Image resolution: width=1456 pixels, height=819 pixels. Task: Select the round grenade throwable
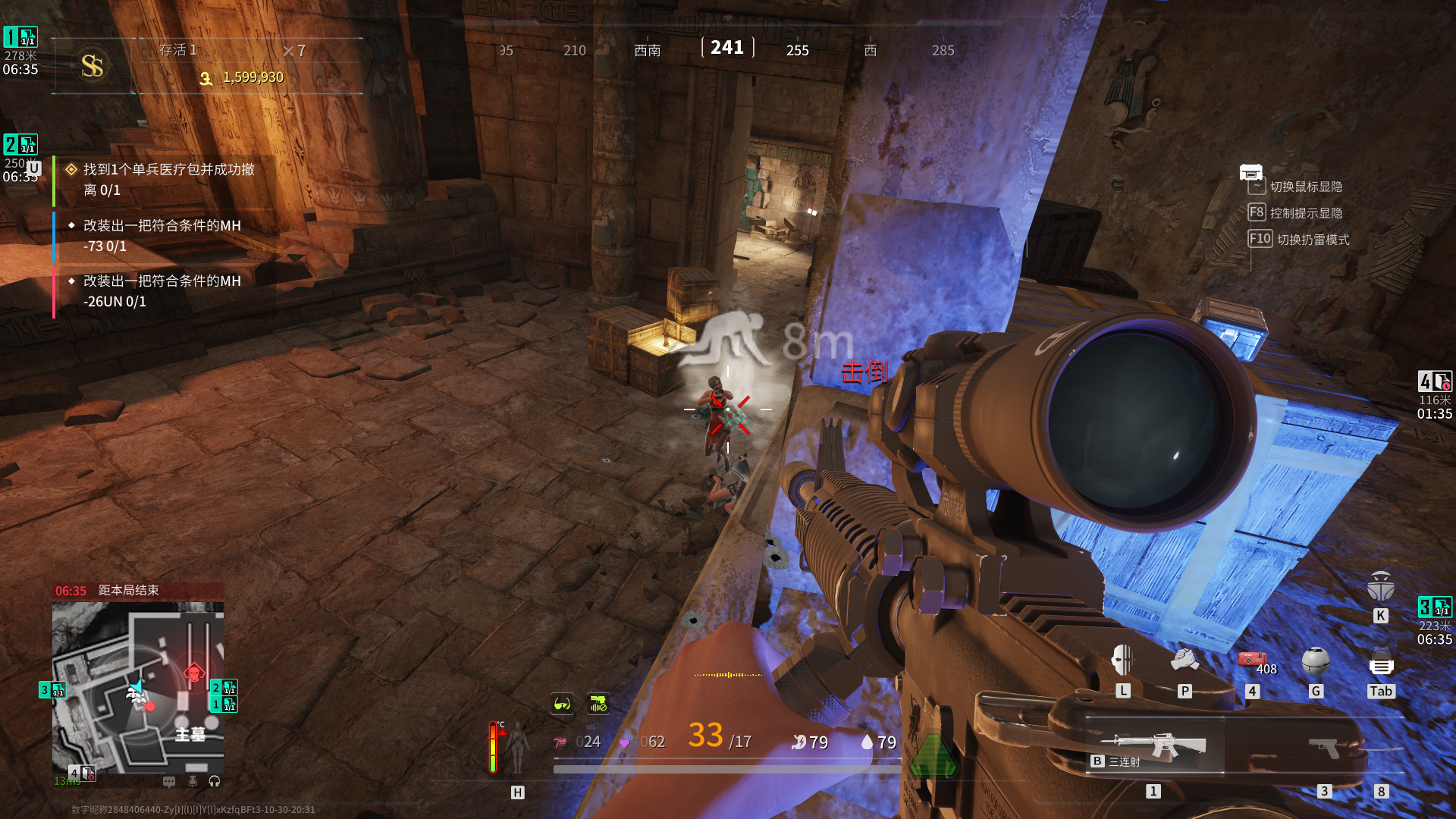click(x=1316, y=661)
